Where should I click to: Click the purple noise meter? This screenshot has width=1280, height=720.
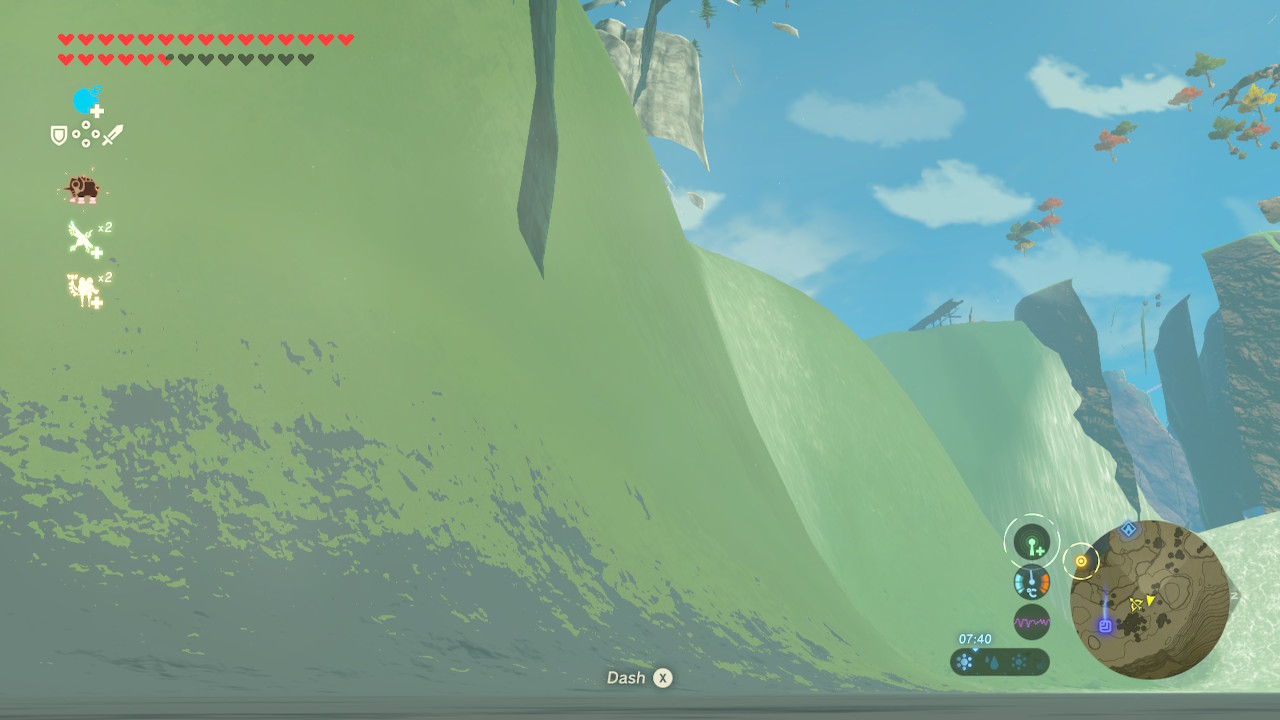(1031, 622)
